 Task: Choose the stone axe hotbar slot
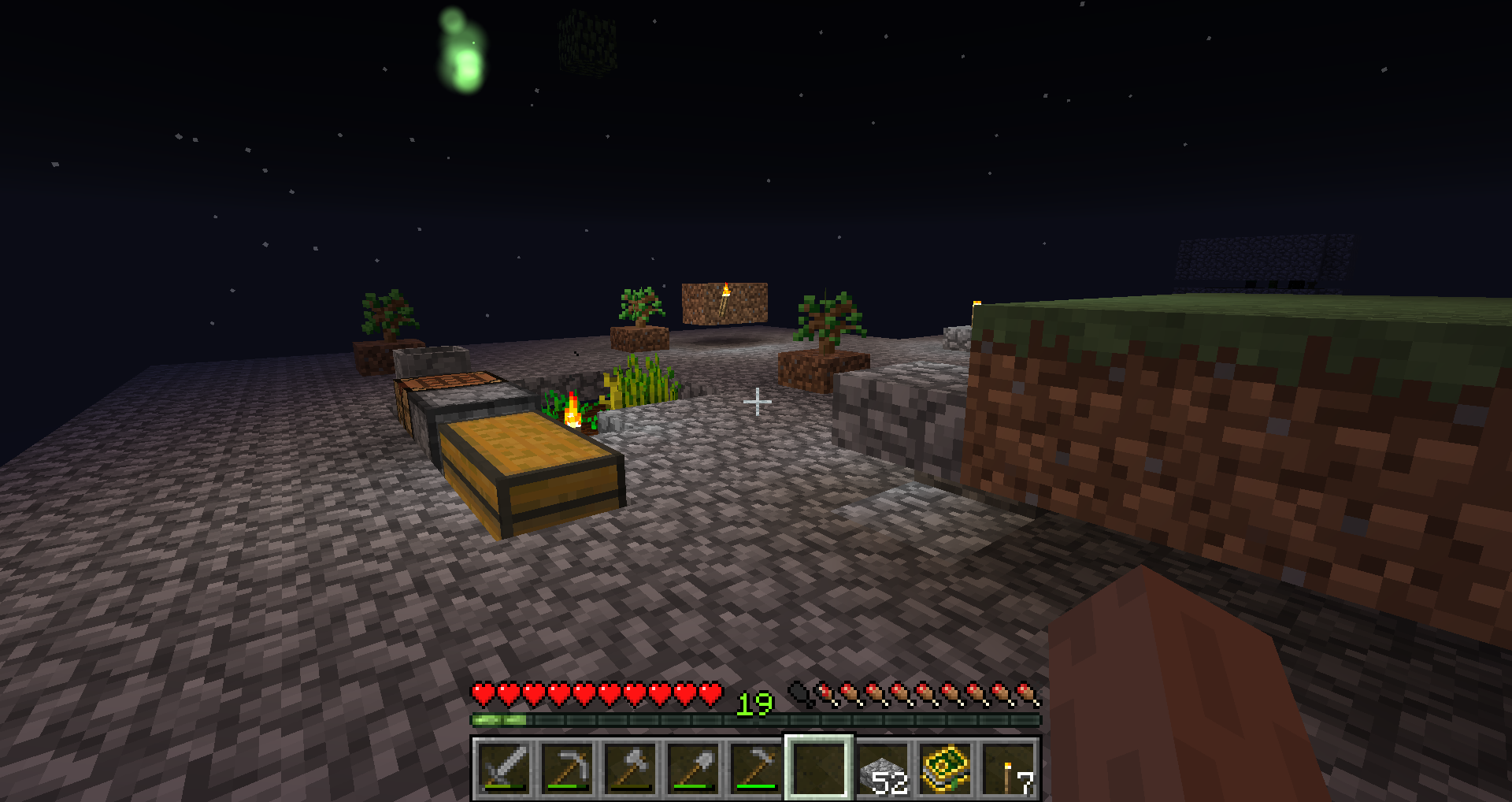(630, 768)
